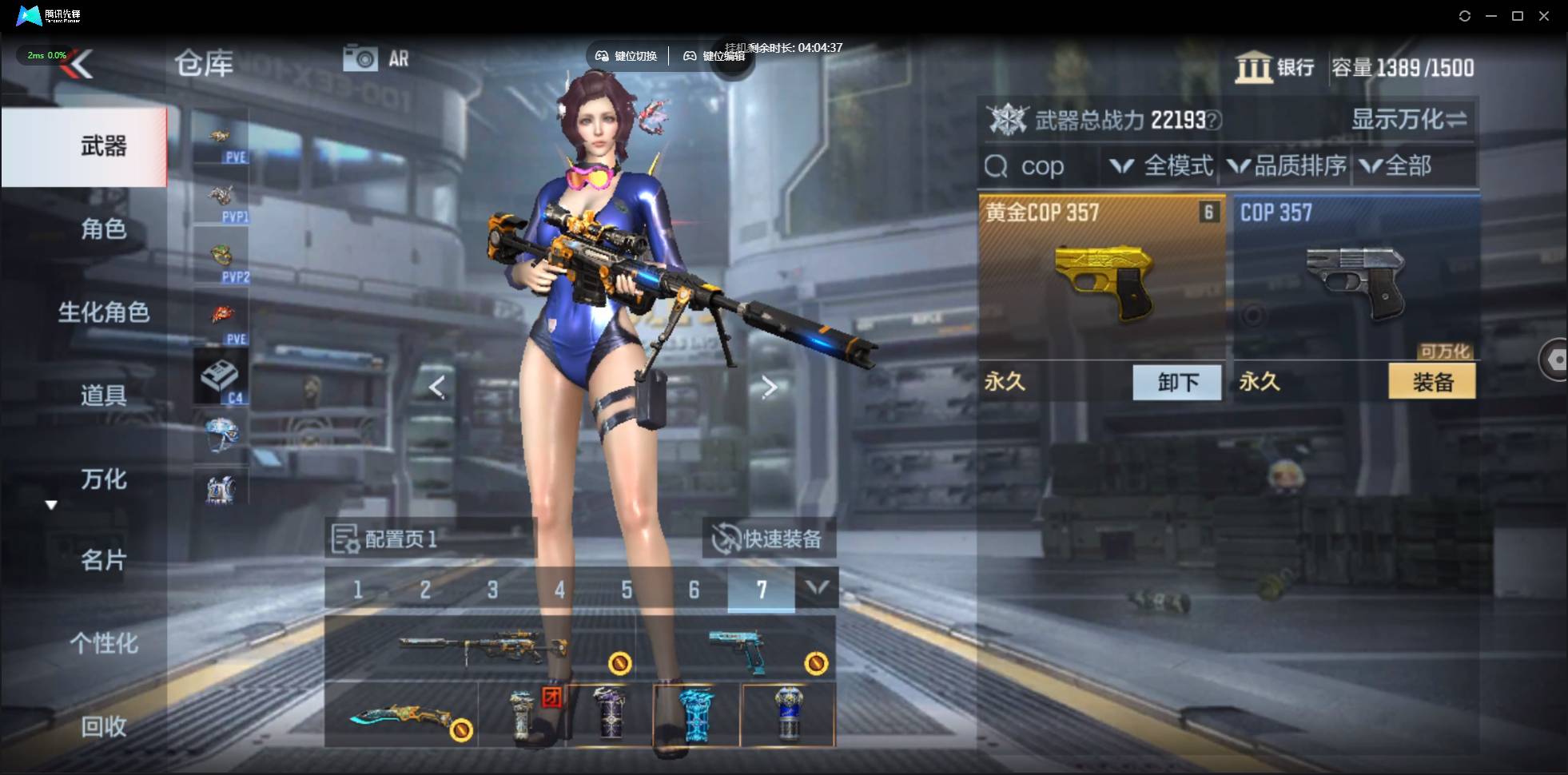1568x775 pixels.
Task: Click the back arrow beside 仓库
Action: [80, 64]
